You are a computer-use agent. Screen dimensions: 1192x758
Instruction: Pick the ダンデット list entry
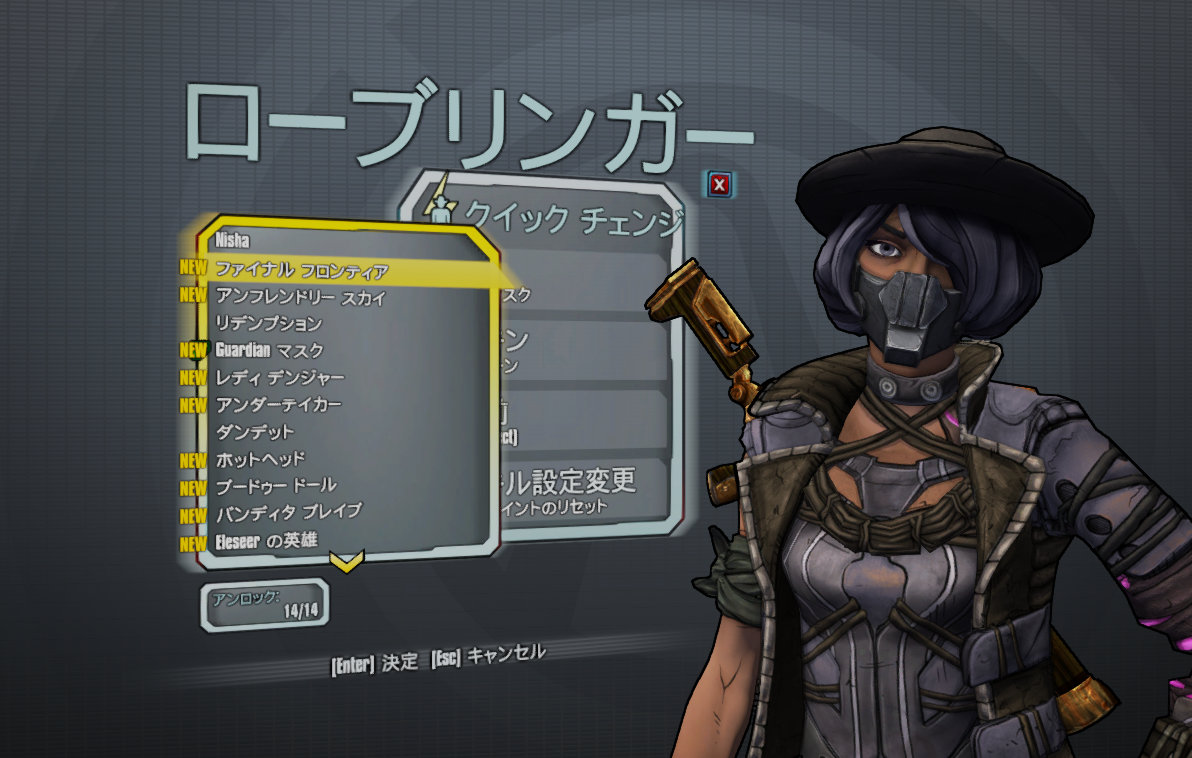pyautogui.click(x=255, y=431)
